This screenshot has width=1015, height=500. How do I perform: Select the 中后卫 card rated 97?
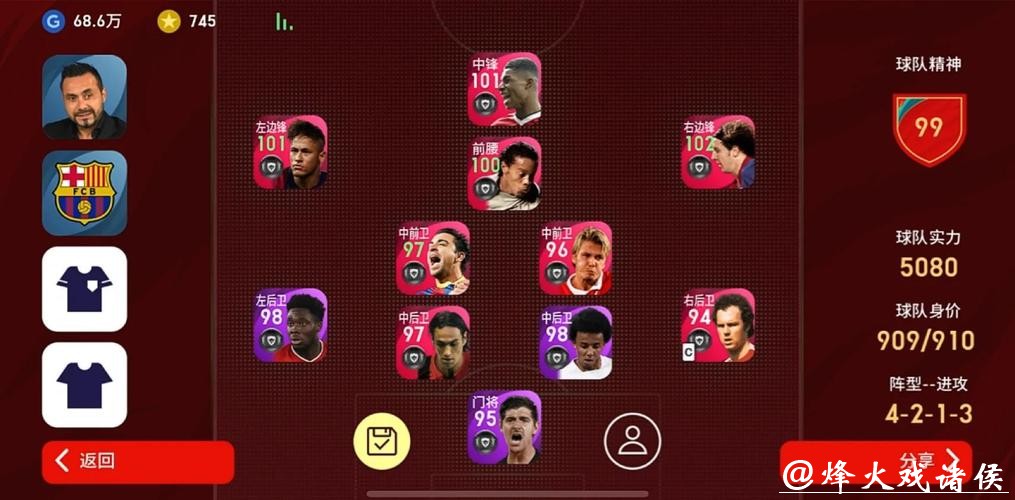(x=433, y=343)
